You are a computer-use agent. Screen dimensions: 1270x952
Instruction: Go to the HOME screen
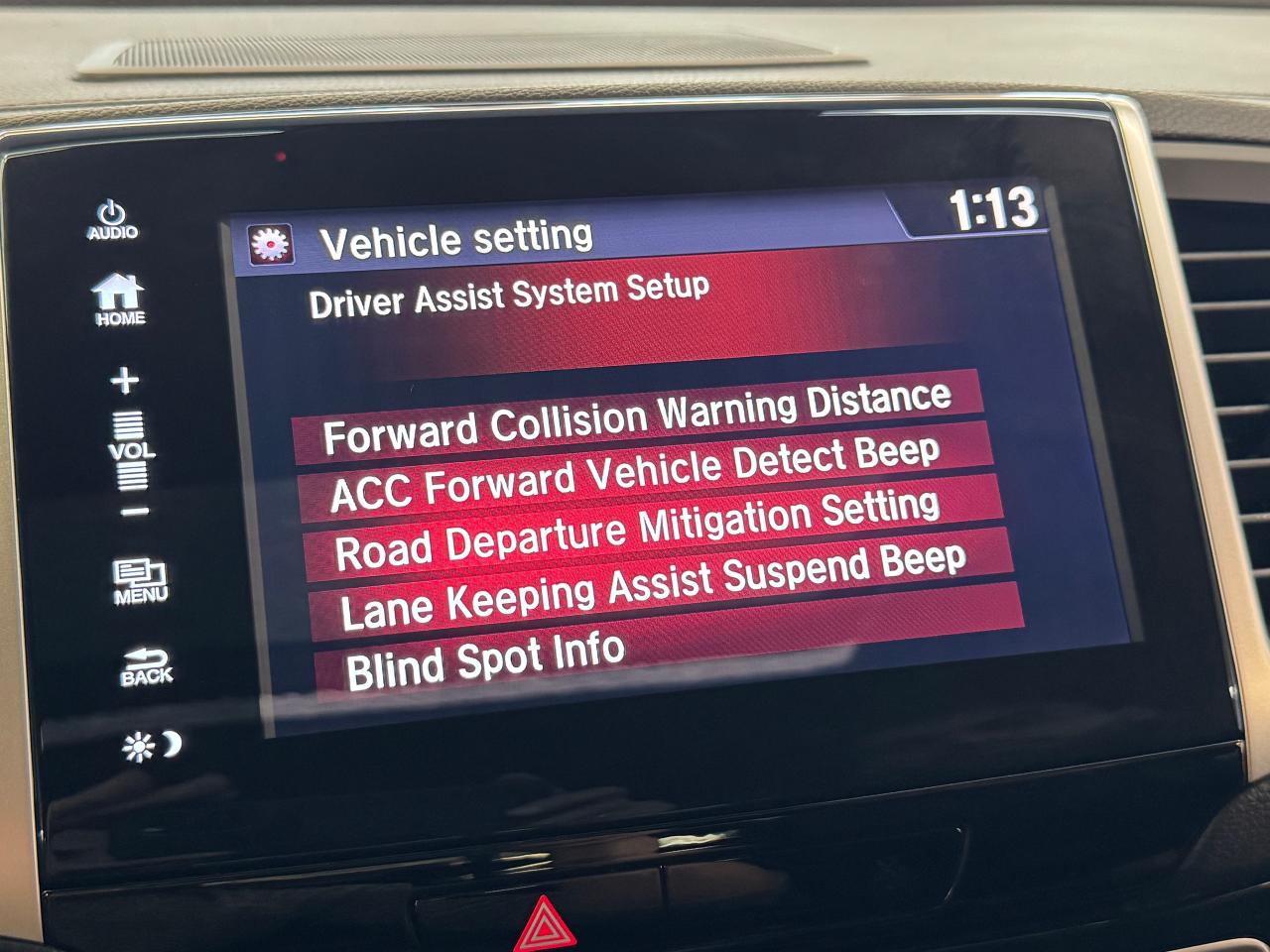pos(119,300)
